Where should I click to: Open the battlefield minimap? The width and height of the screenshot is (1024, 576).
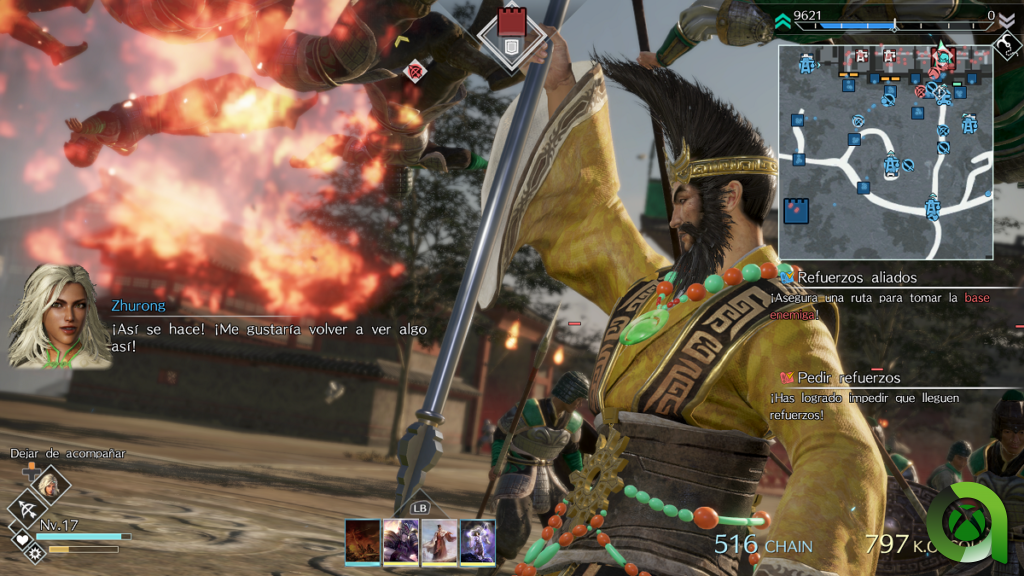[885, 150]
